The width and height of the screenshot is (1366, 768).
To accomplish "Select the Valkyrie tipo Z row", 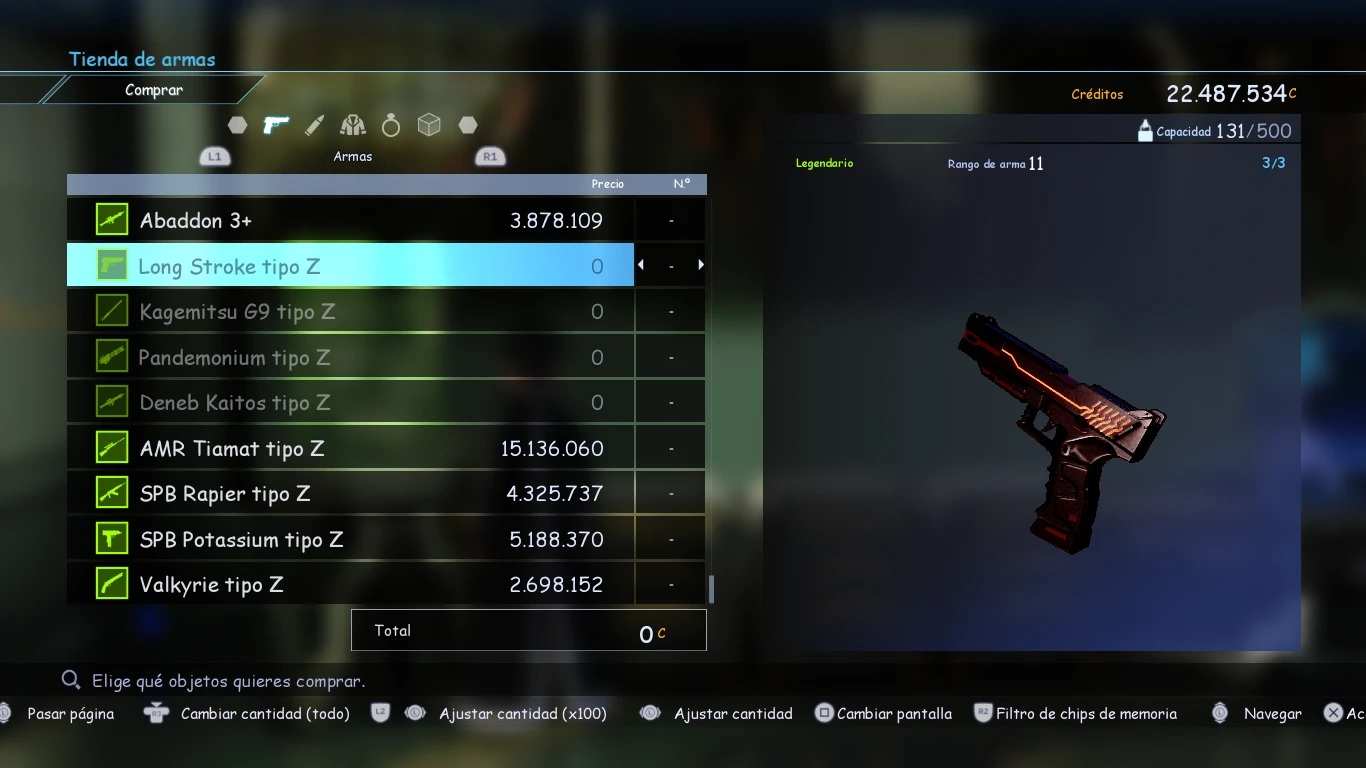I will coord(350,585).
